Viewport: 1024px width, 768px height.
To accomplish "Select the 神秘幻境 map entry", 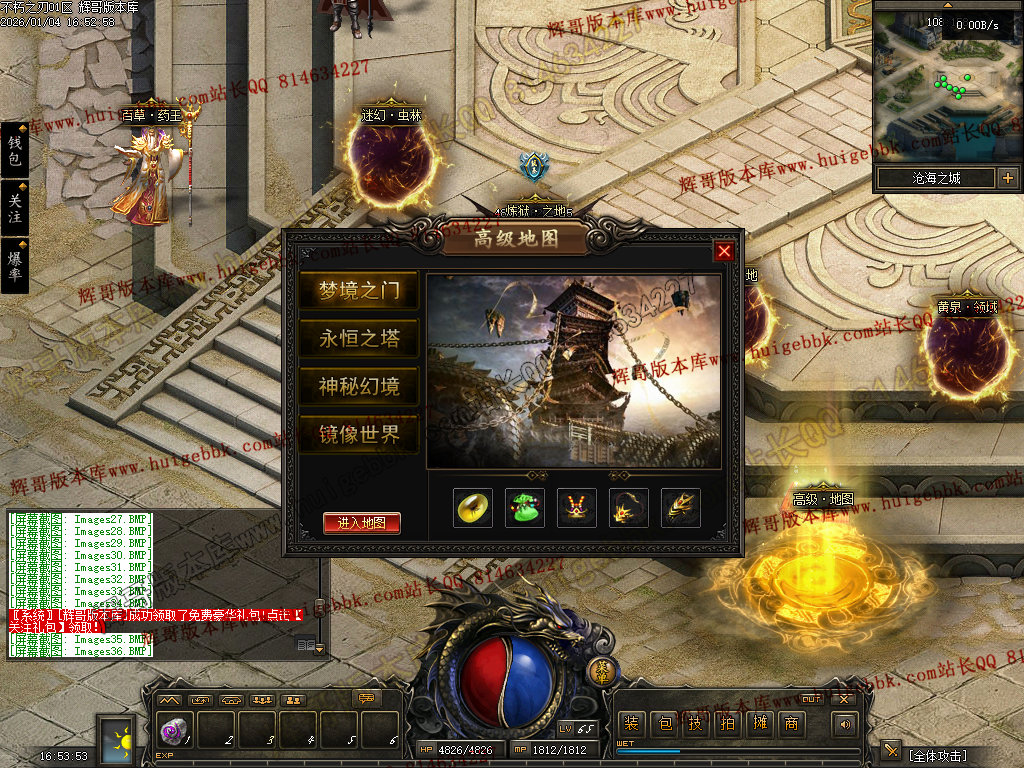I will [358, 387].
